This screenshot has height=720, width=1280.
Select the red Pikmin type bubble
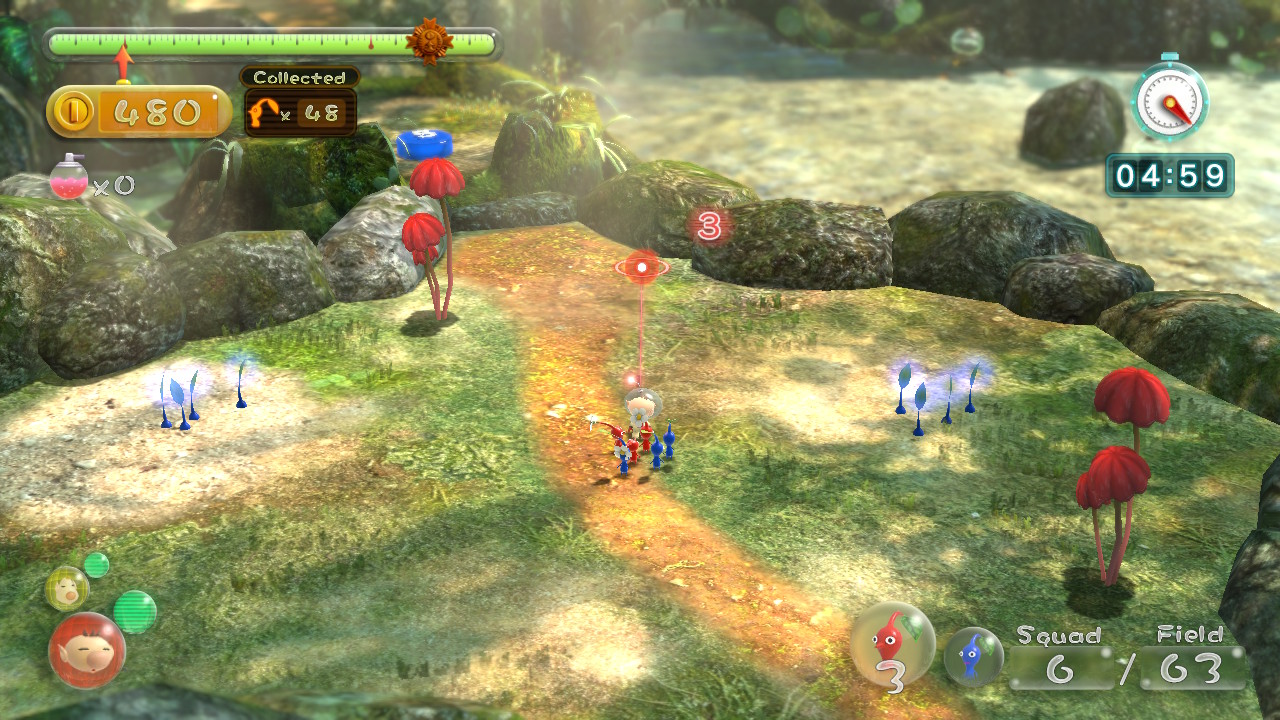pos(892,644)
